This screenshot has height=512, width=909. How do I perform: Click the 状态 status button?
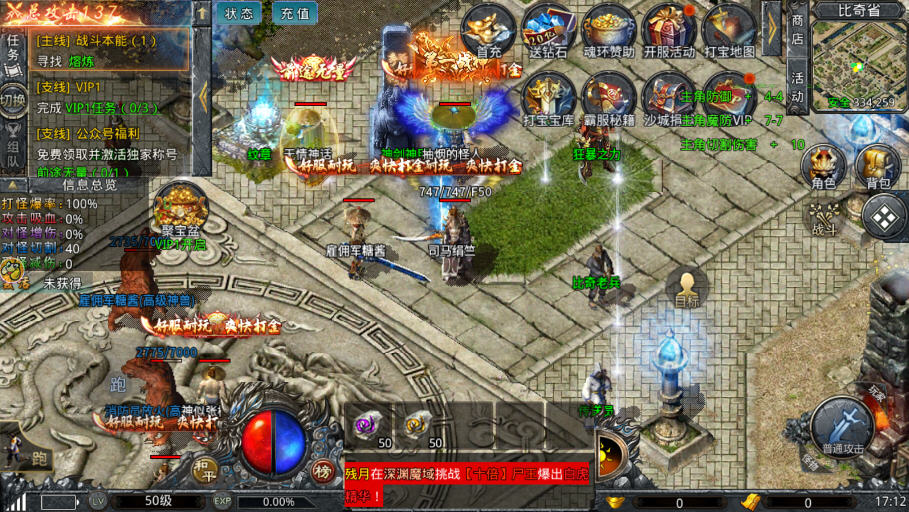click(239, 13)
